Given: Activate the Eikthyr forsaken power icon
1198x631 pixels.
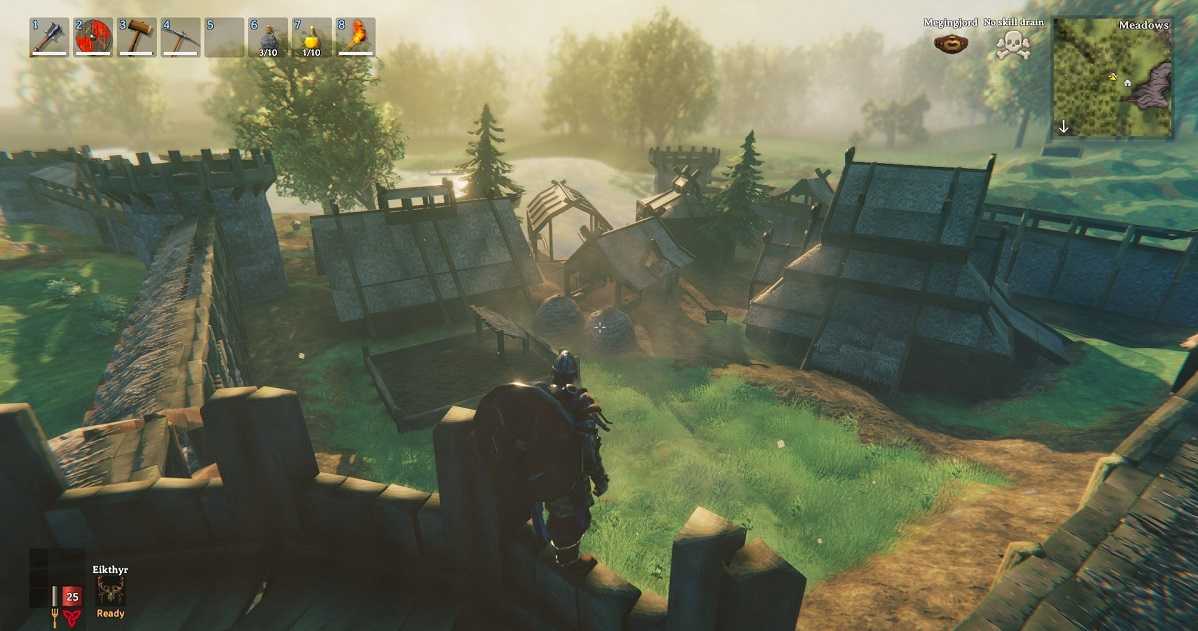Looking at the screenshot, I should point(110,590).
